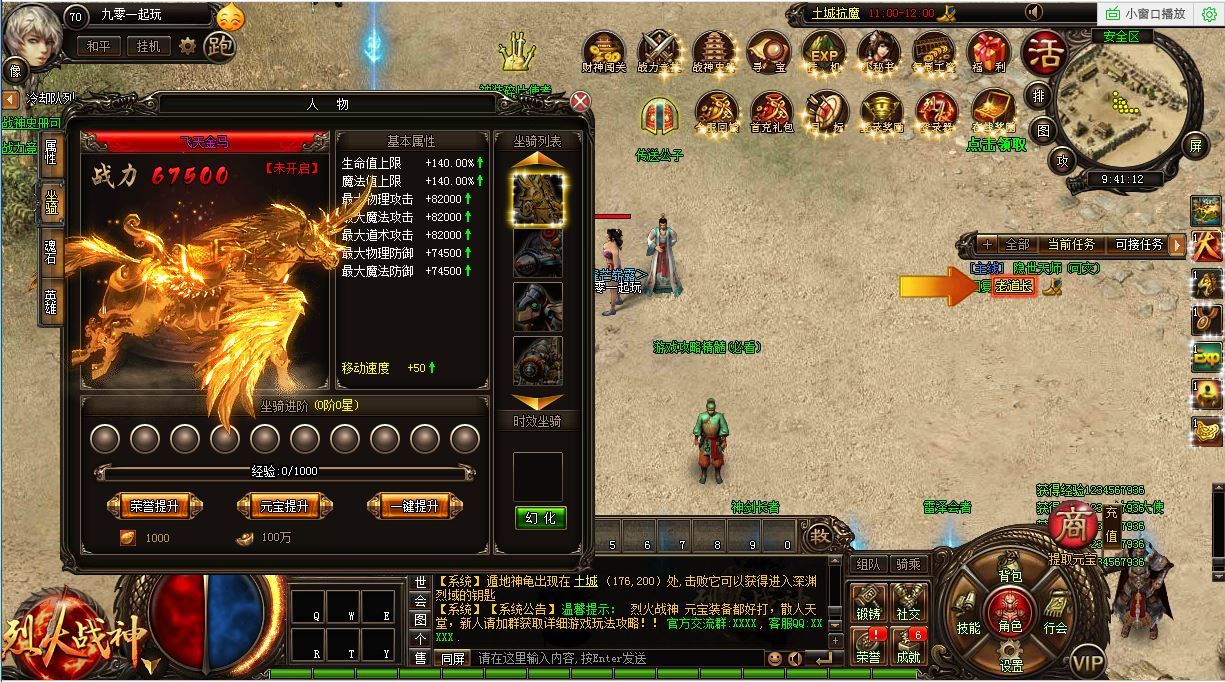Image resolution: width=1225 pixels, height=682 pixels.
Task: Open the 设置 settings gear
Action: coord(1011,664)
